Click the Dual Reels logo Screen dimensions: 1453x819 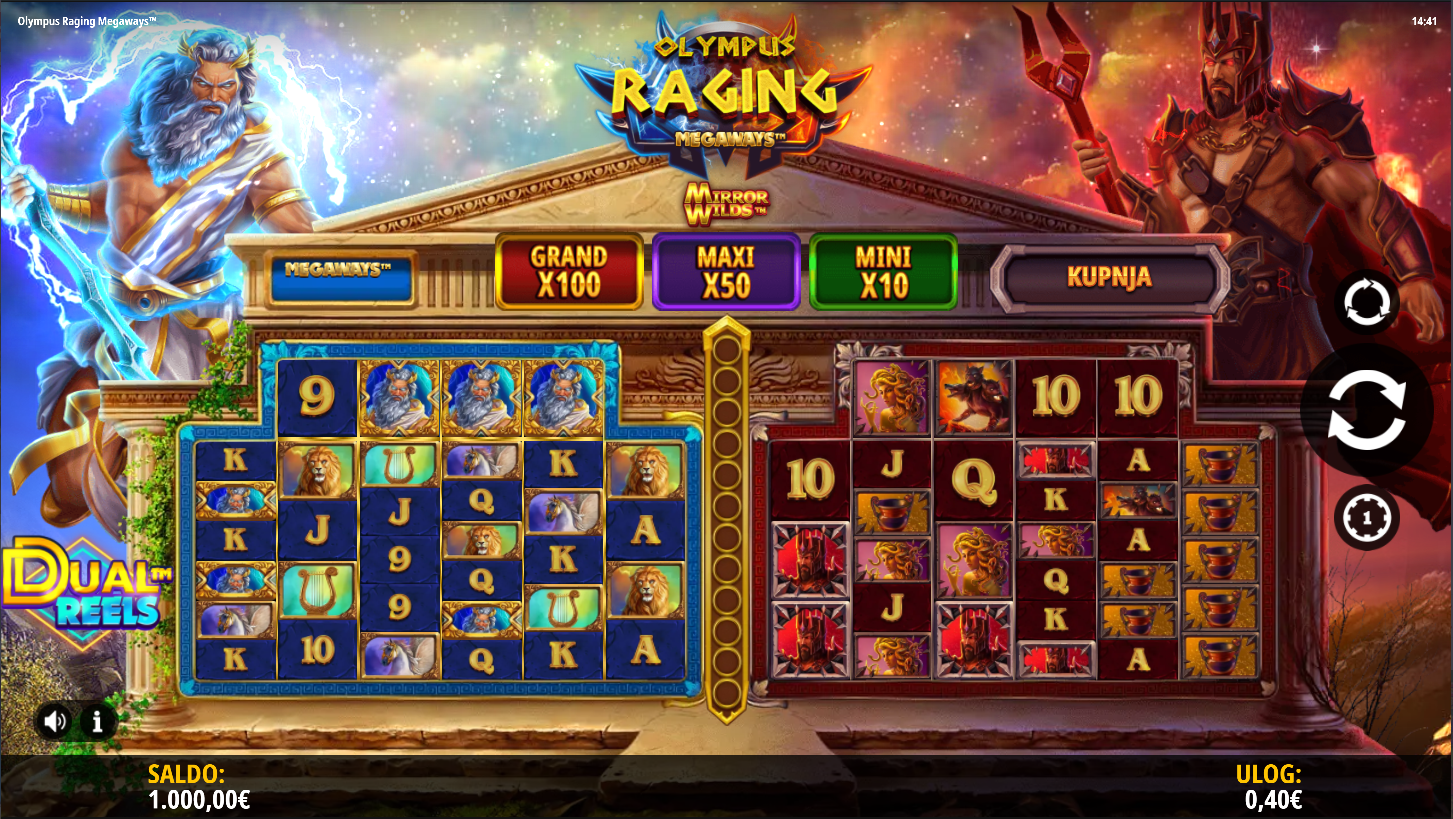pos(80,581)
